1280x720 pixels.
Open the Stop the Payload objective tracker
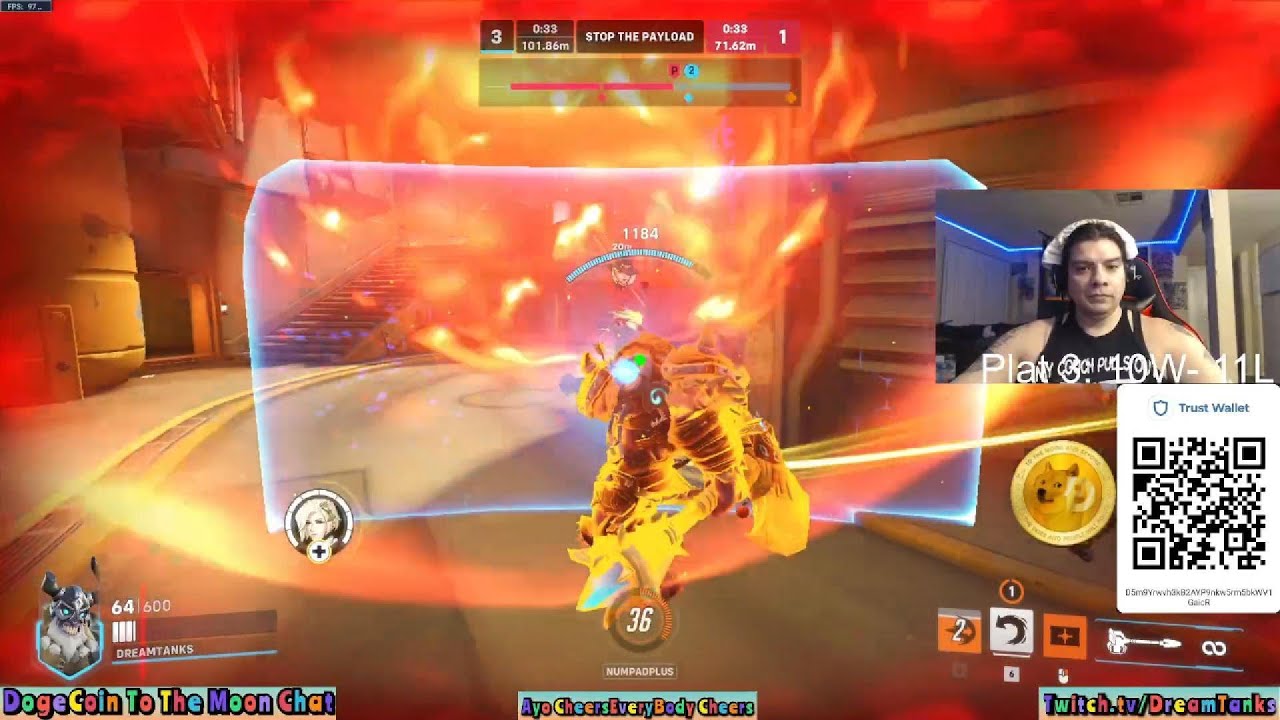[x=639, y=37]
